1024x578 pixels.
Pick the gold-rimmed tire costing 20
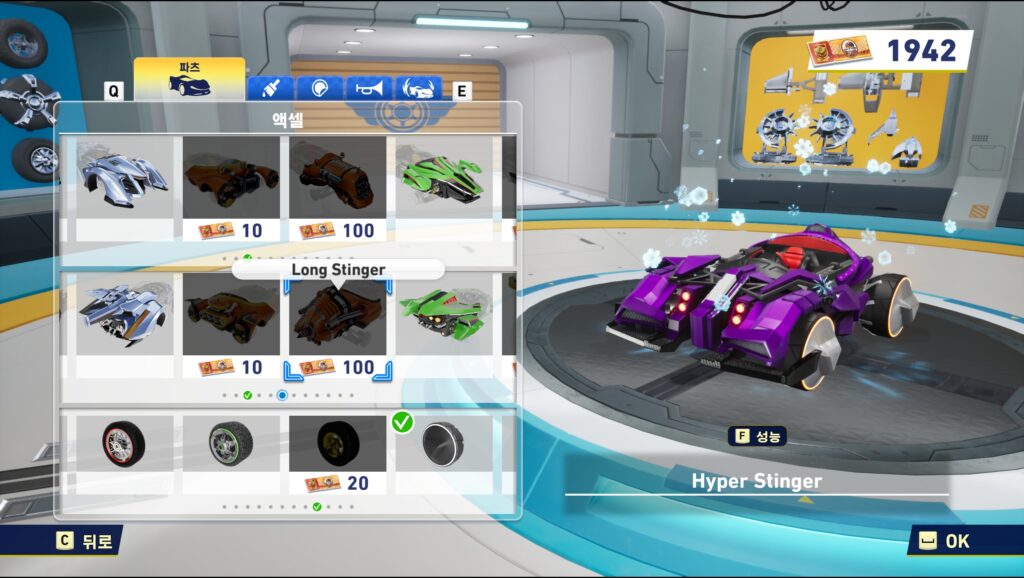point(337,444)
